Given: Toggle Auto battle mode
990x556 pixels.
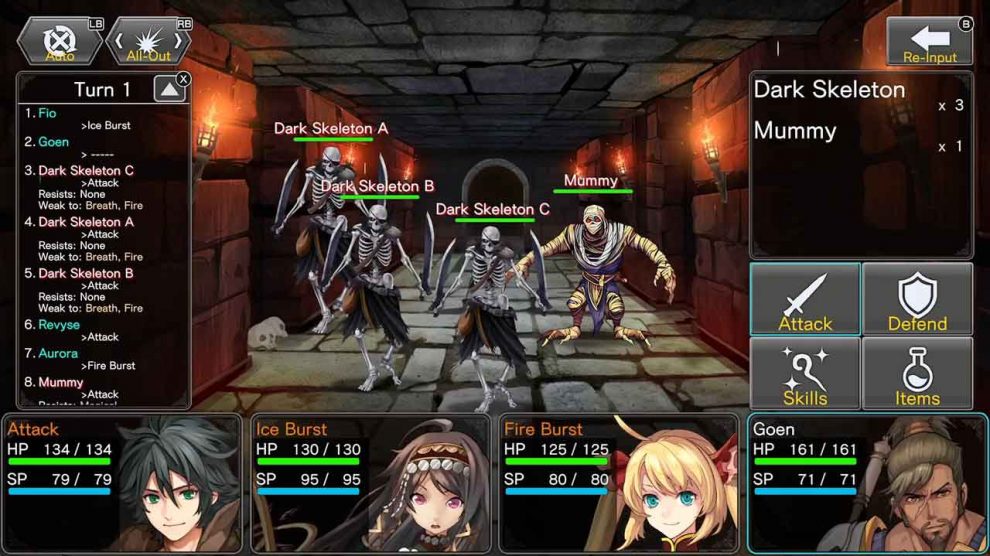Looking at the screenshot, I should tap(60, 42).
